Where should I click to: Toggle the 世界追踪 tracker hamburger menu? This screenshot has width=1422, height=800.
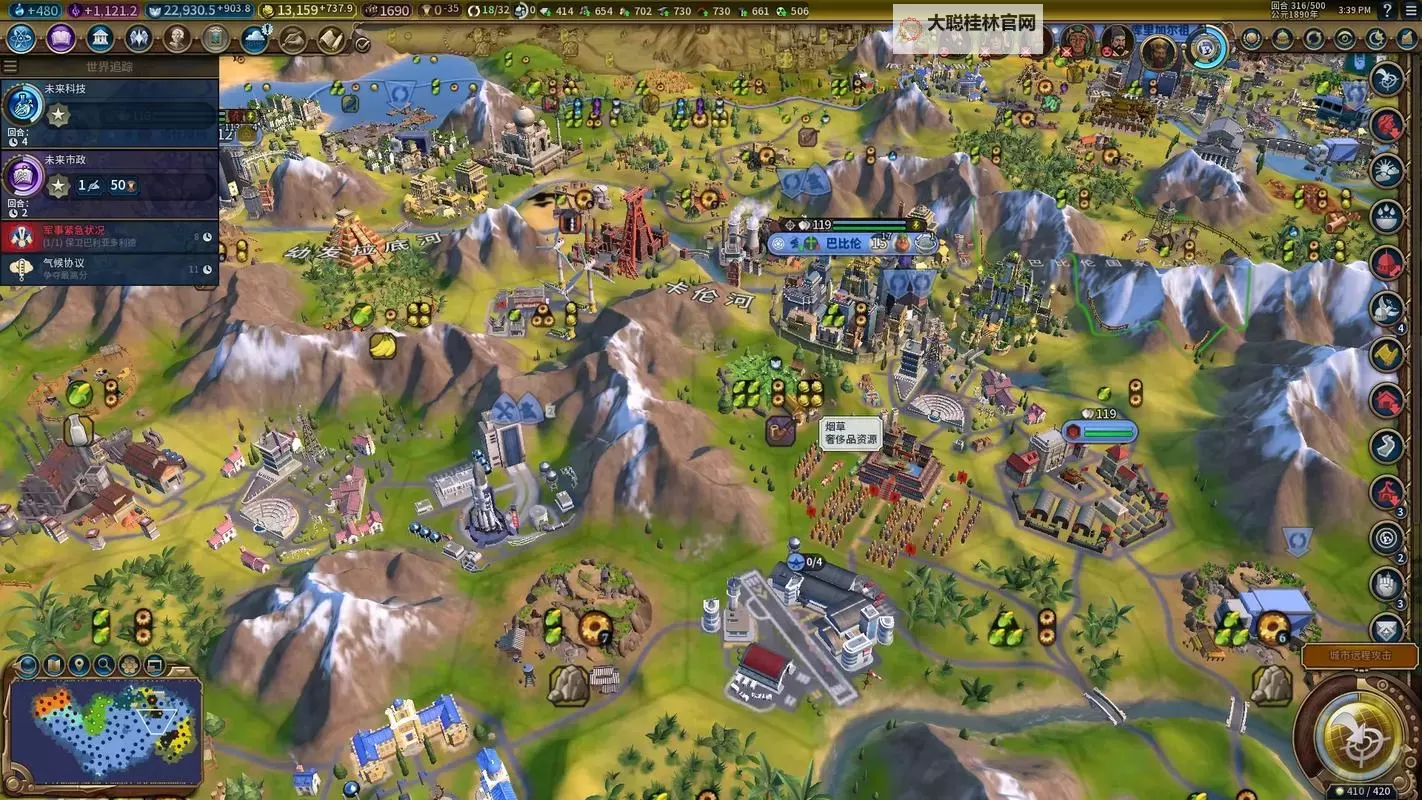(x=10, y=67)
